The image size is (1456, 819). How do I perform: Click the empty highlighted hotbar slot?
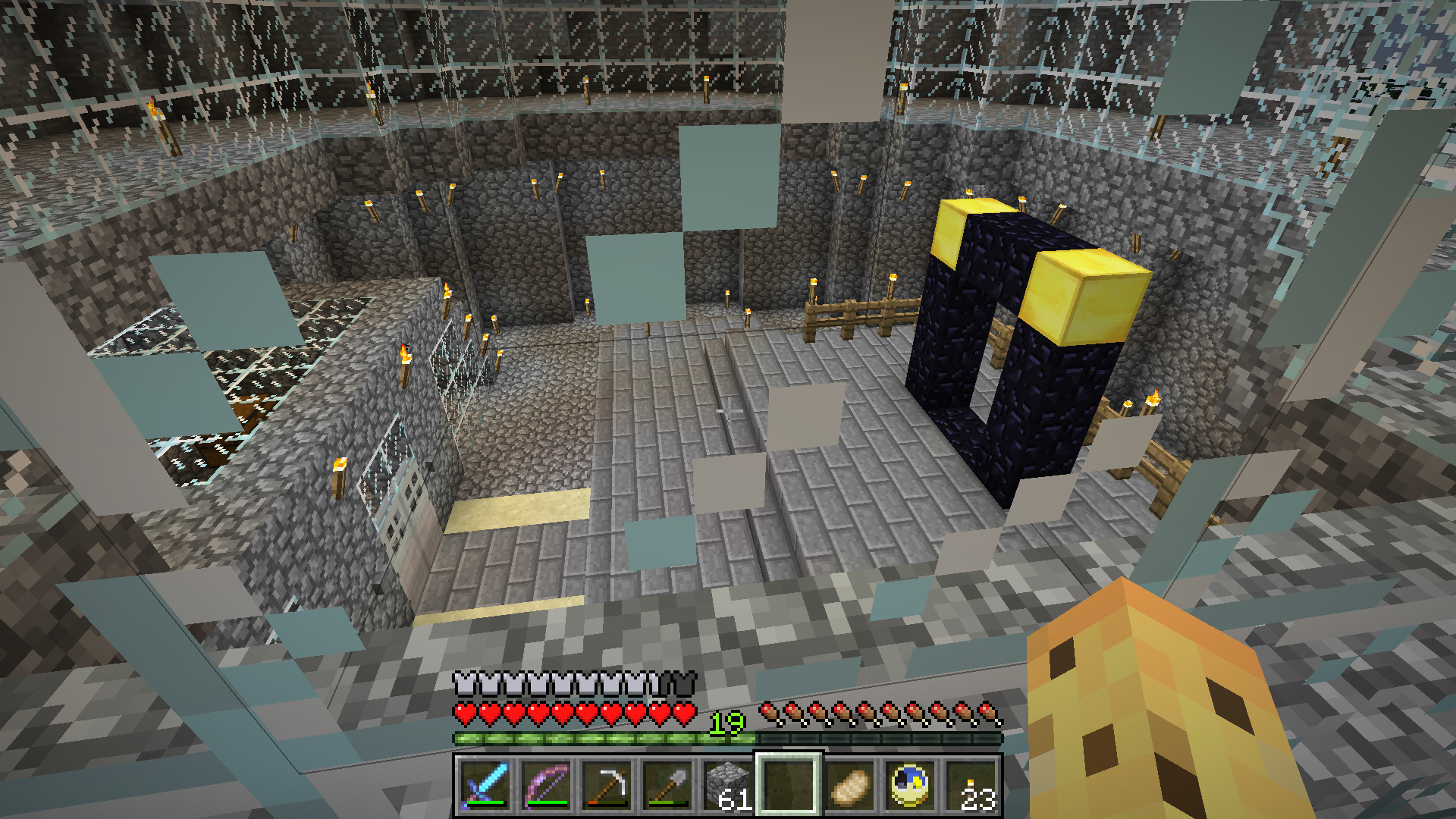pos(788,786)
